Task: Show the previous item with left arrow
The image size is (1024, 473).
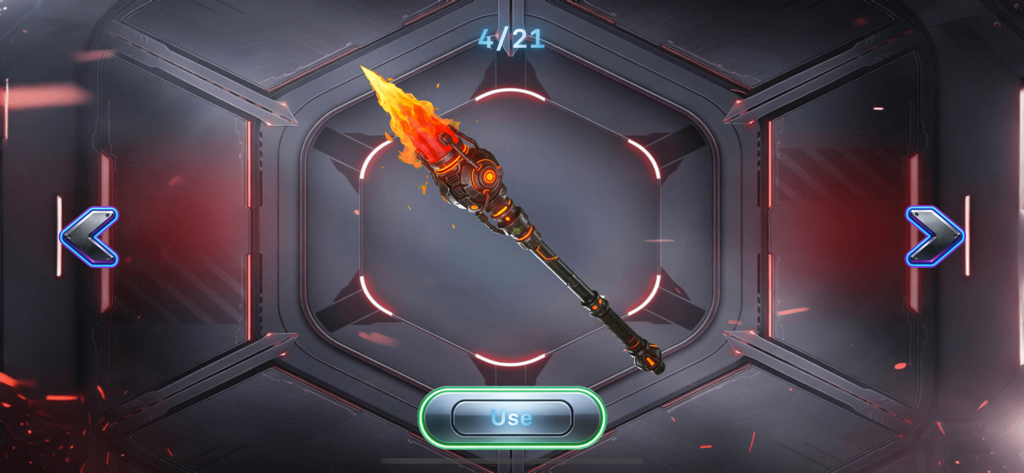Action: click(89, 237)
